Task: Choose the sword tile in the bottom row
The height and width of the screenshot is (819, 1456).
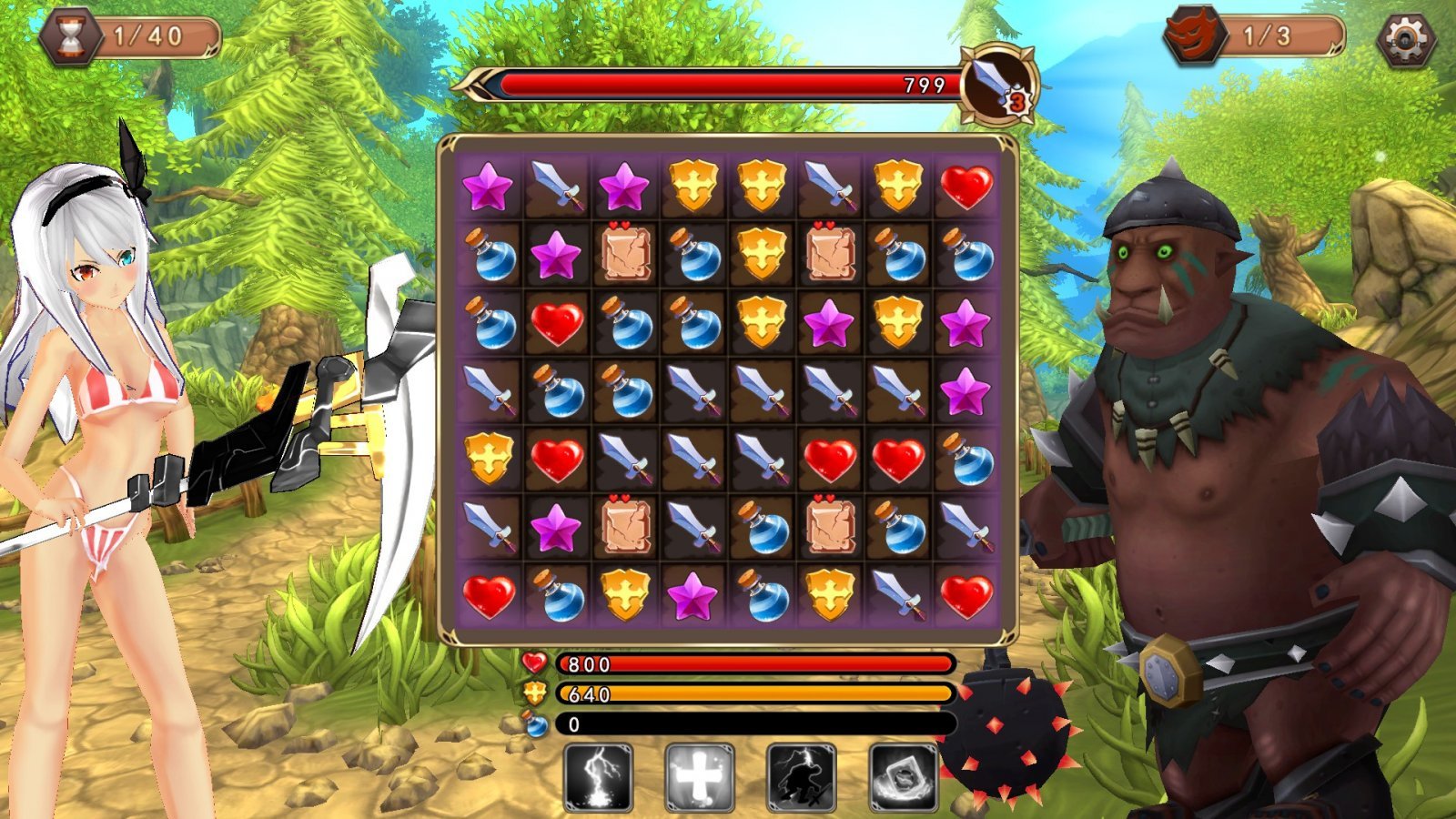Action: pos(897,596)
